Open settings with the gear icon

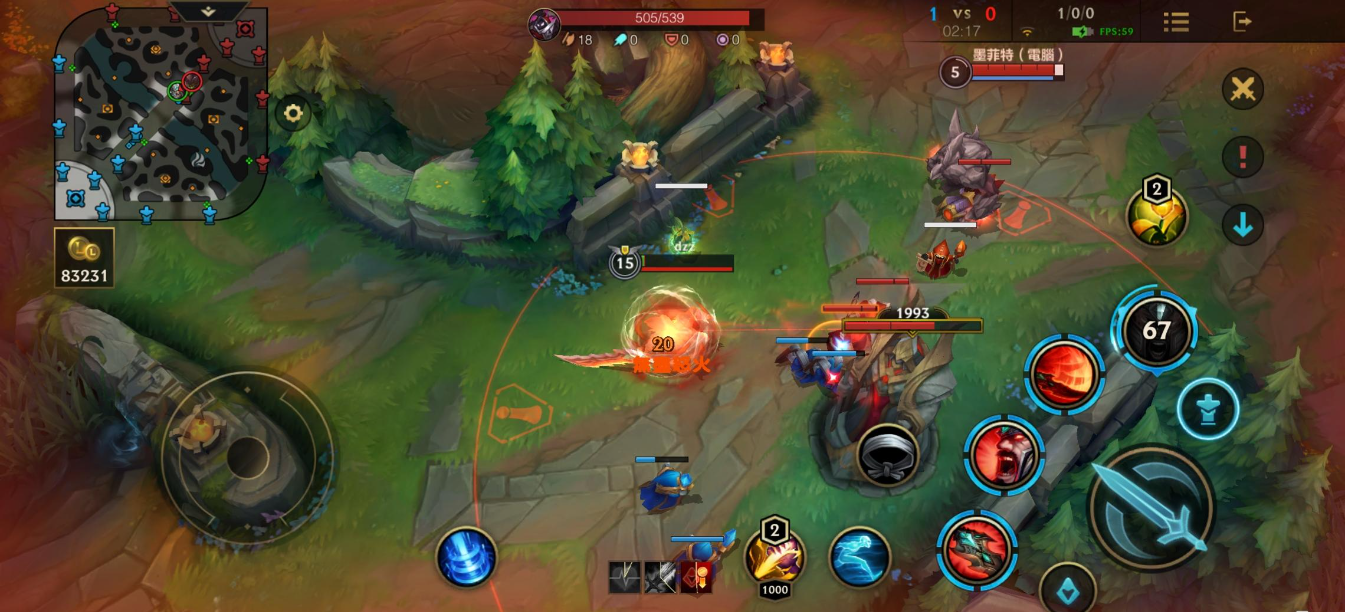click(x=293, y=114)
